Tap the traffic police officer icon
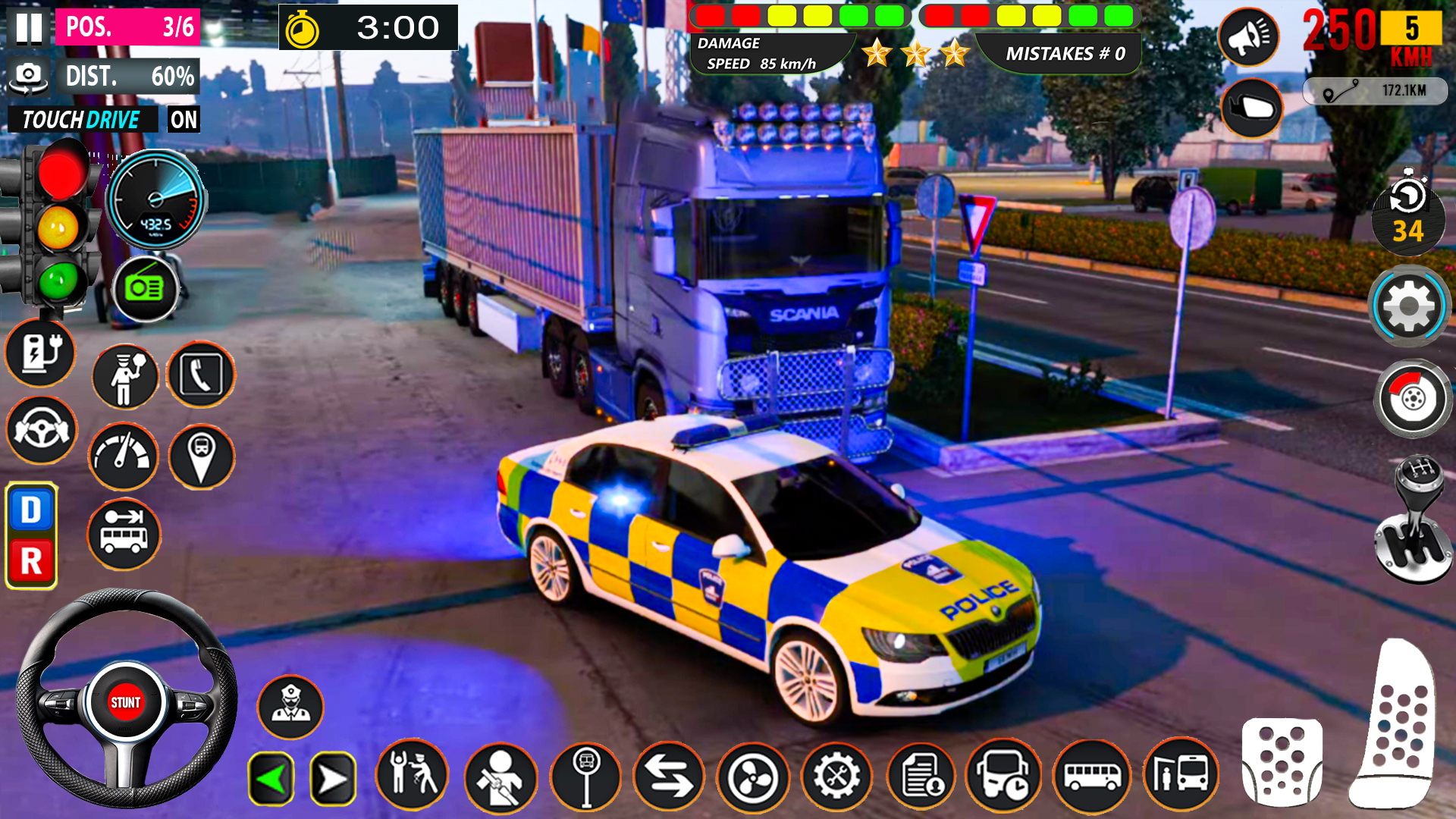The height and width of the screenshot is (819, 1456). pyautogui.click(x=124, y=377)
